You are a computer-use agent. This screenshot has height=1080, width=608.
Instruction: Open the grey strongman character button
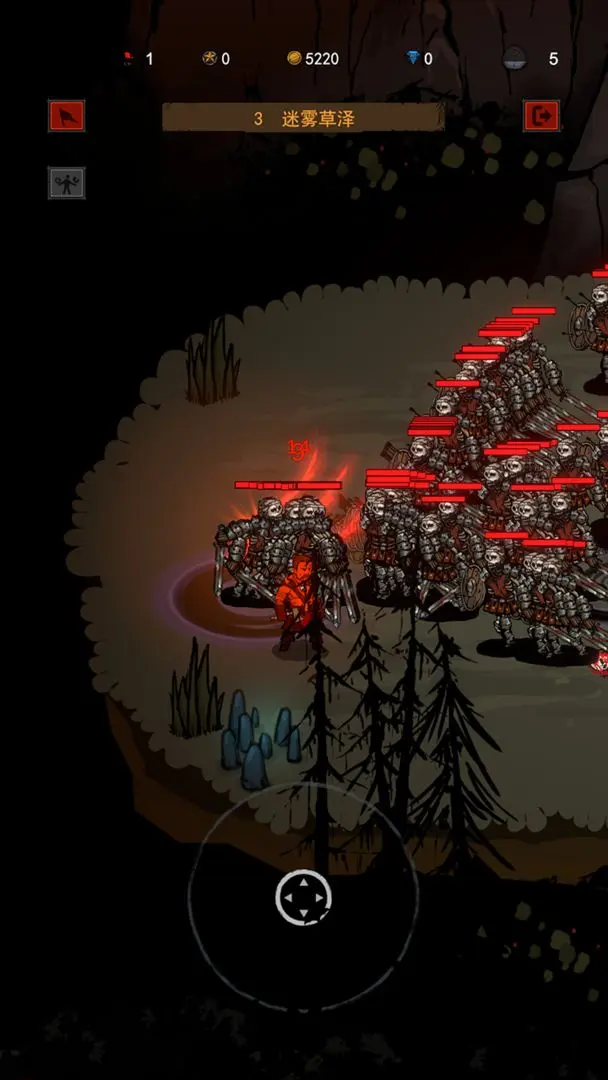(x=67, y=183)
